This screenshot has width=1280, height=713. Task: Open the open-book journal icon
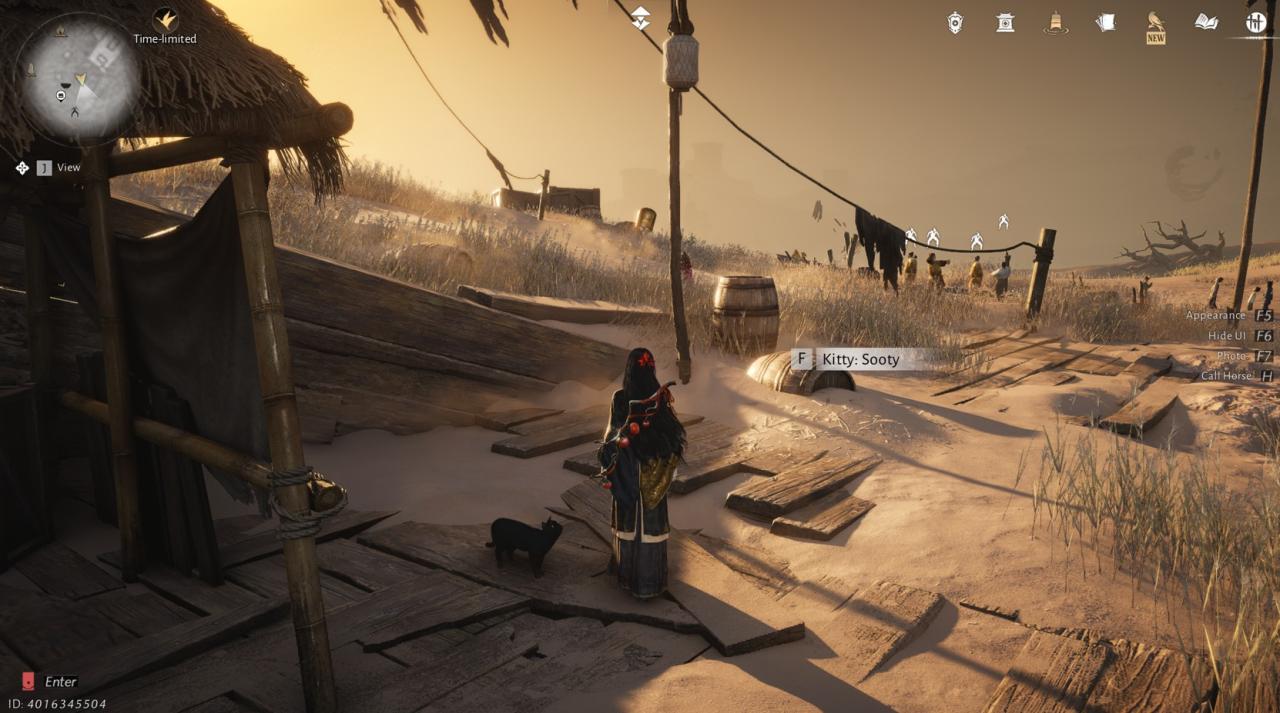point(1206,22)
